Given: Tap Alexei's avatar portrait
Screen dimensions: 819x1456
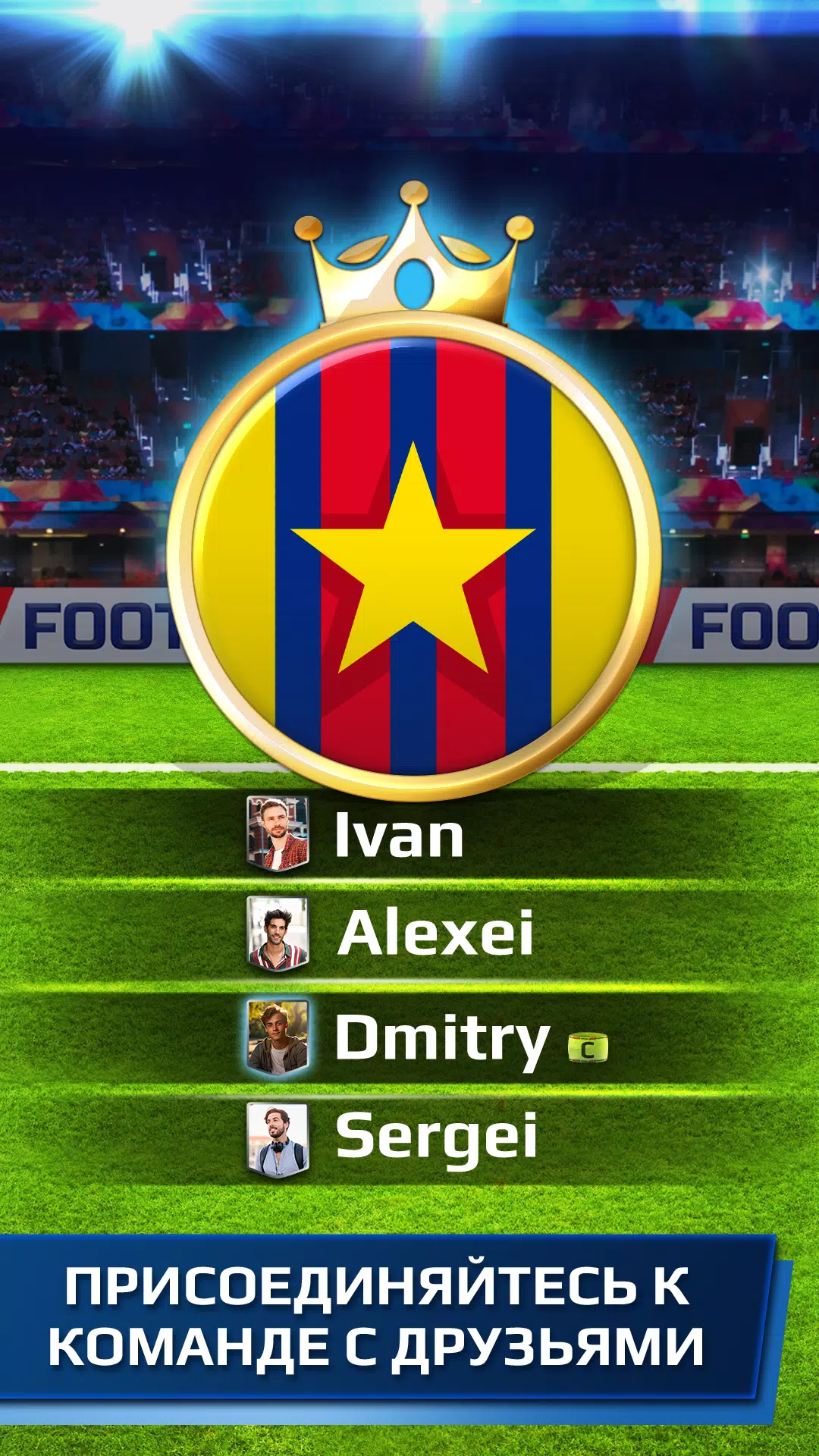Looking at the screenshot, I should pos(278,934).
